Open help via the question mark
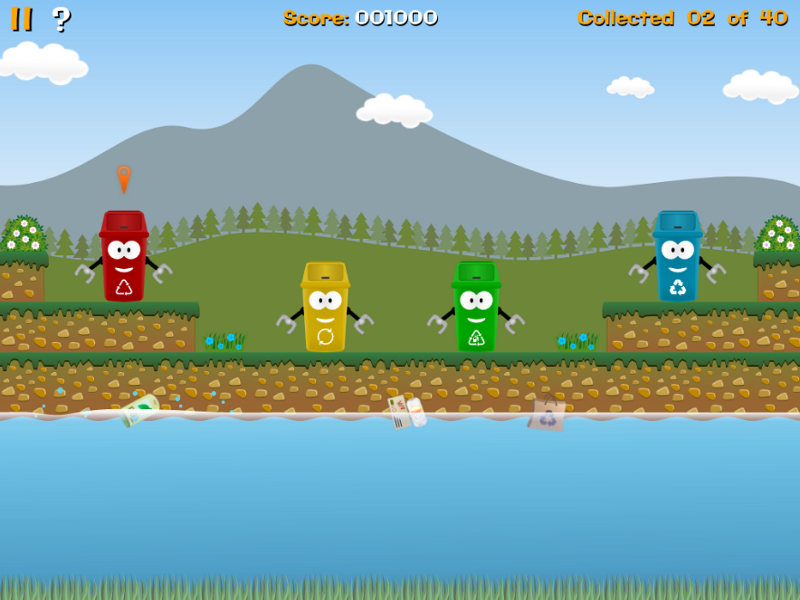Viewport: 800px width, 600px height. tap(61, 18)
